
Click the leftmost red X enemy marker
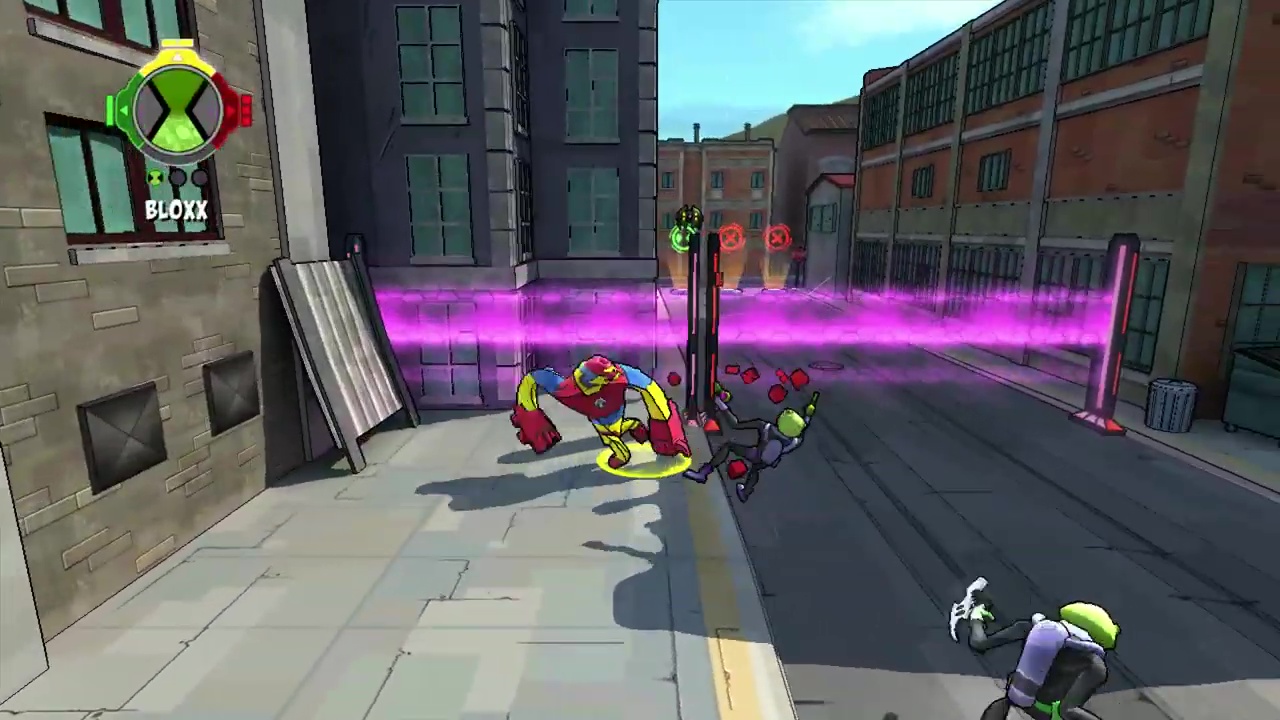point(729,237)
